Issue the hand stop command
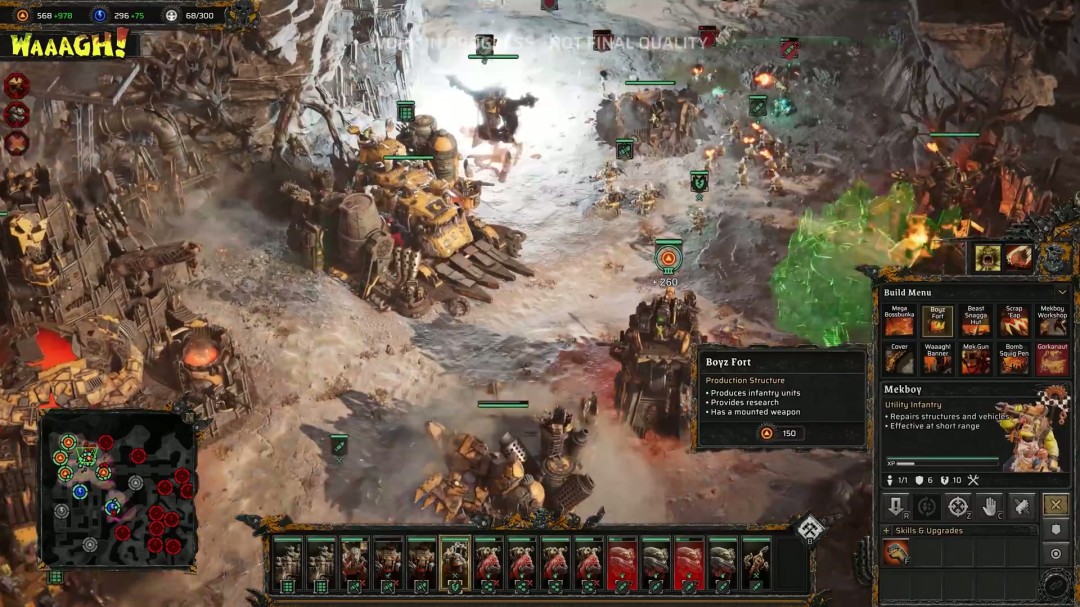1080x607 pixels. 990,505
